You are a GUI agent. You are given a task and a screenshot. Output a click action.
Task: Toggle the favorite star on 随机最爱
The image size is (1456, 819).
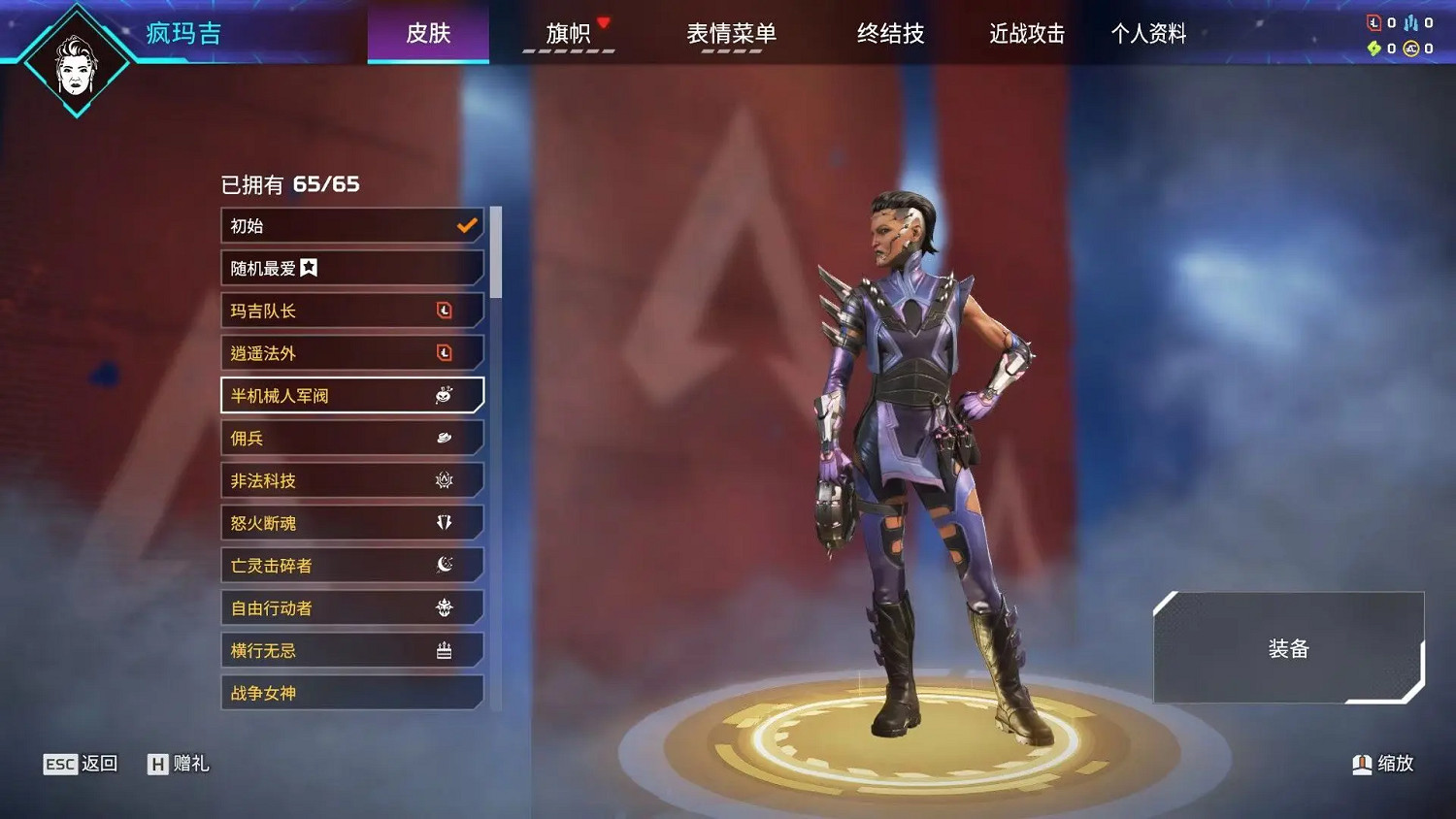point(309,268)
